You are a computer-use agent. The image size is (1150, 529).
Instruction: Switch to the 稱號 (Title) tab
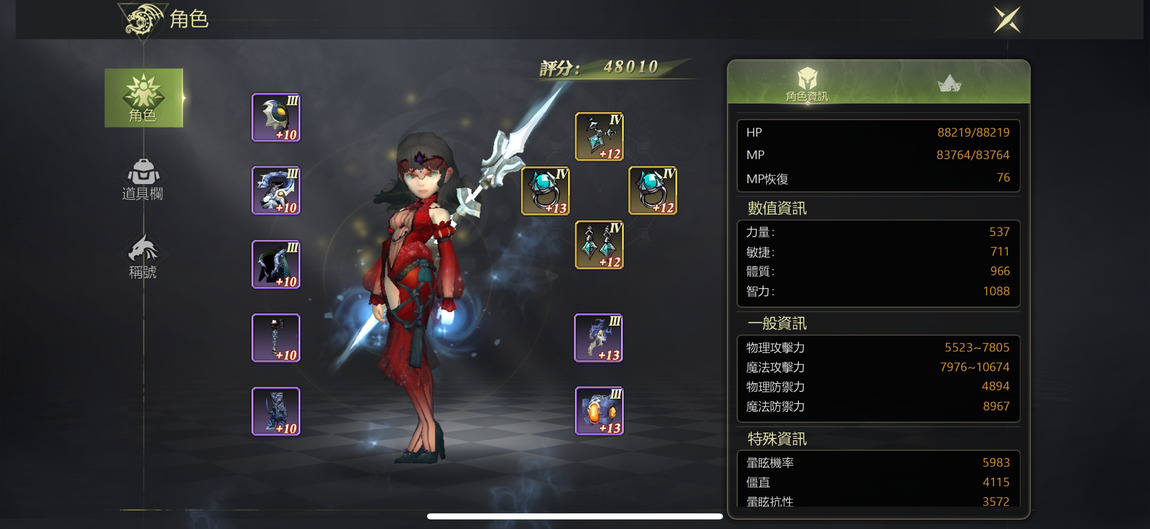point(143,258)
